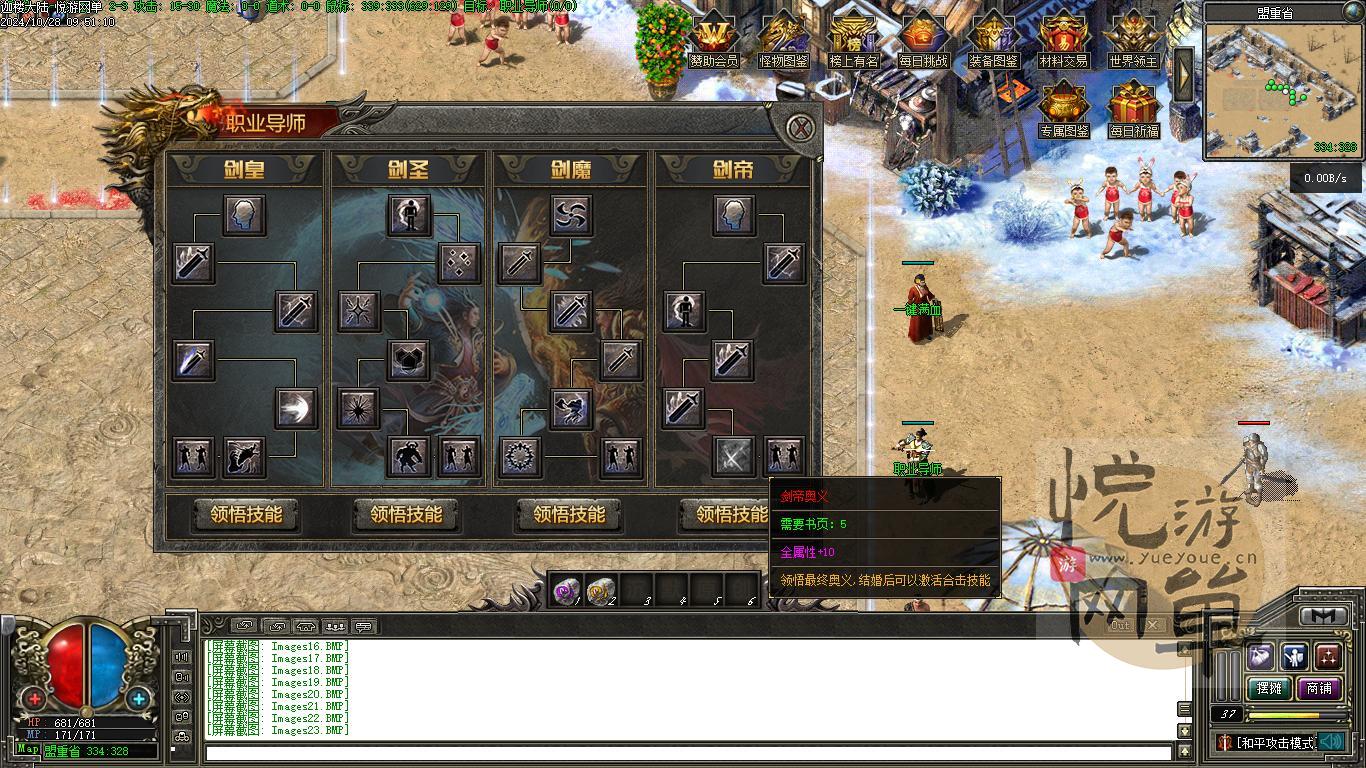The height and width of the screenshot is (768, 1366).
Task: Open the 怪物图鉴 monster codex
Action: (x=784, y=40)
